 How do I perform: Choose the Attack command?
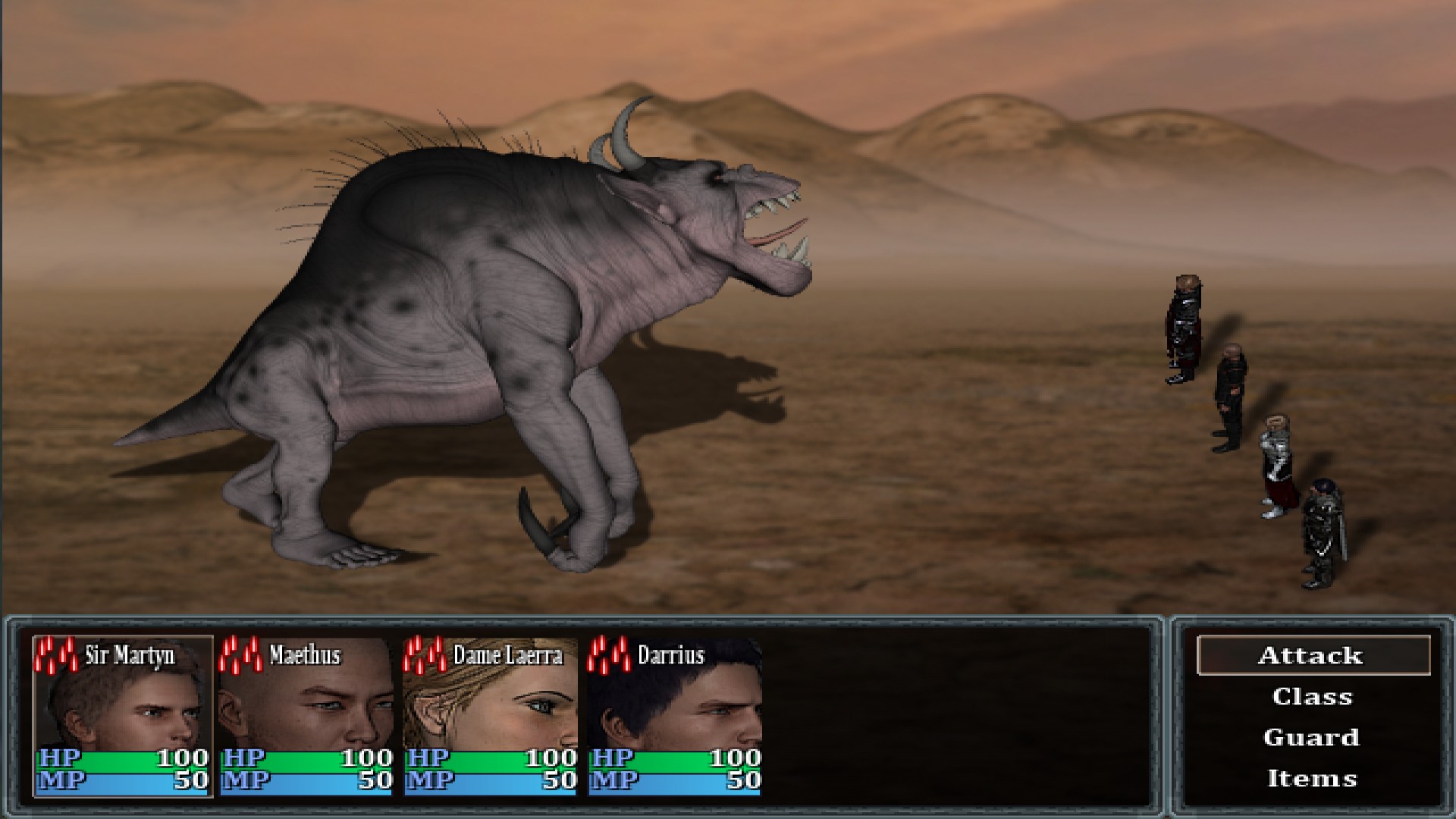tap(1310, 655)
